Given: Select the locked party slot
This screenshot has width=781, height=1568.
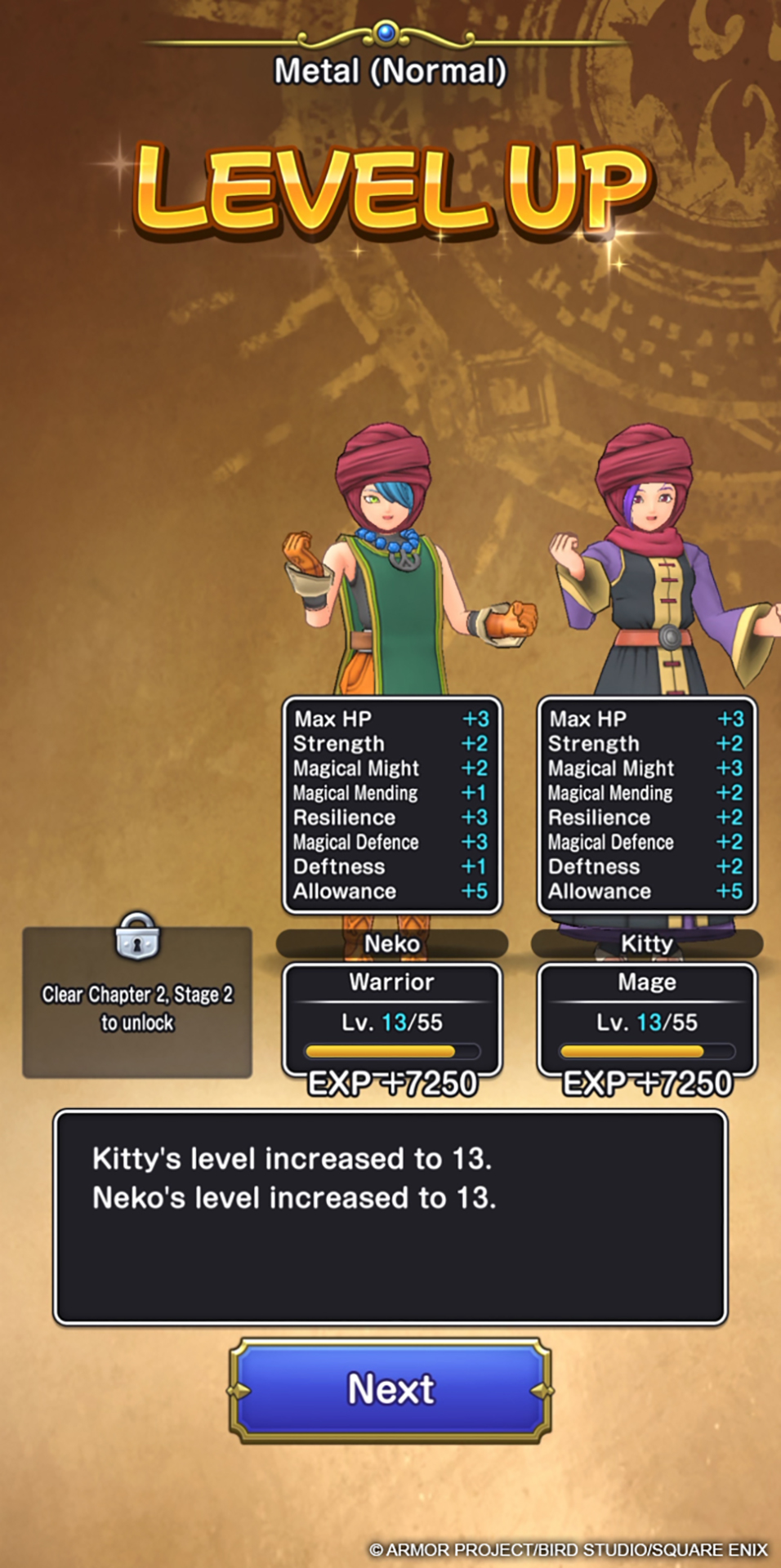Looking at the screenshot, I should coord(137,1002).
